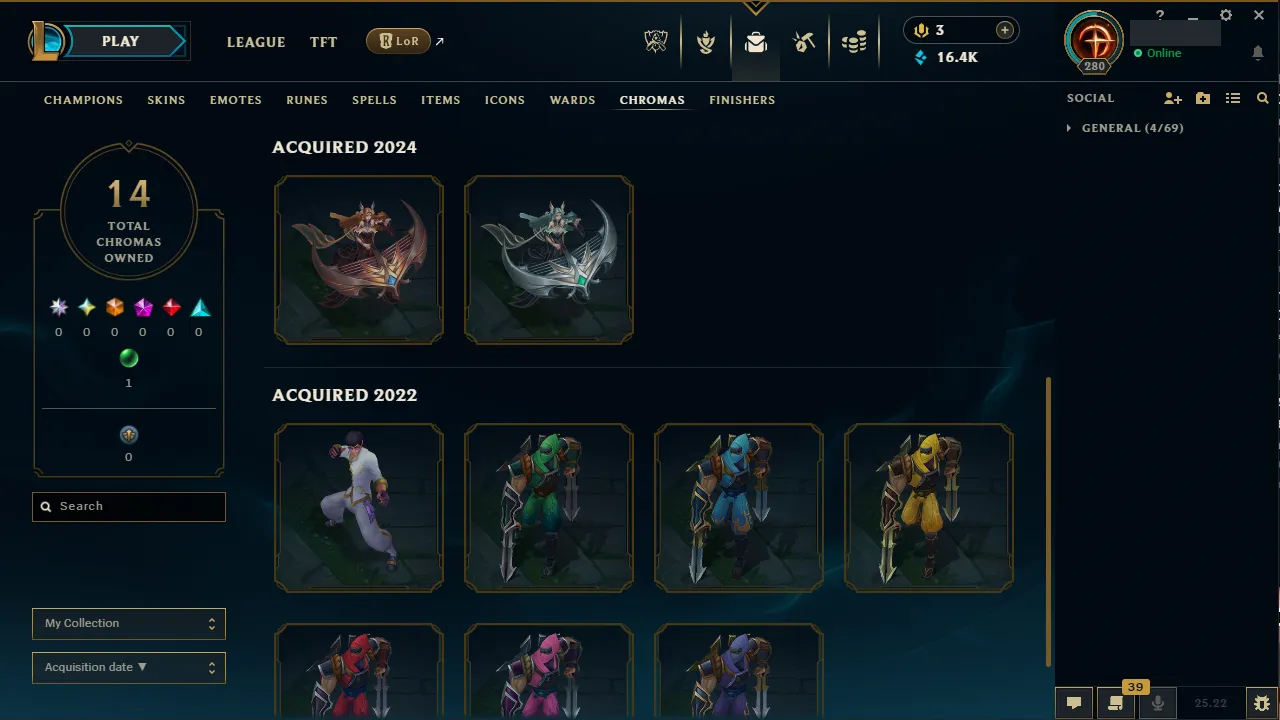Open the Loot page
Viewport: 1280px width, 720px height.
[755, 41]
